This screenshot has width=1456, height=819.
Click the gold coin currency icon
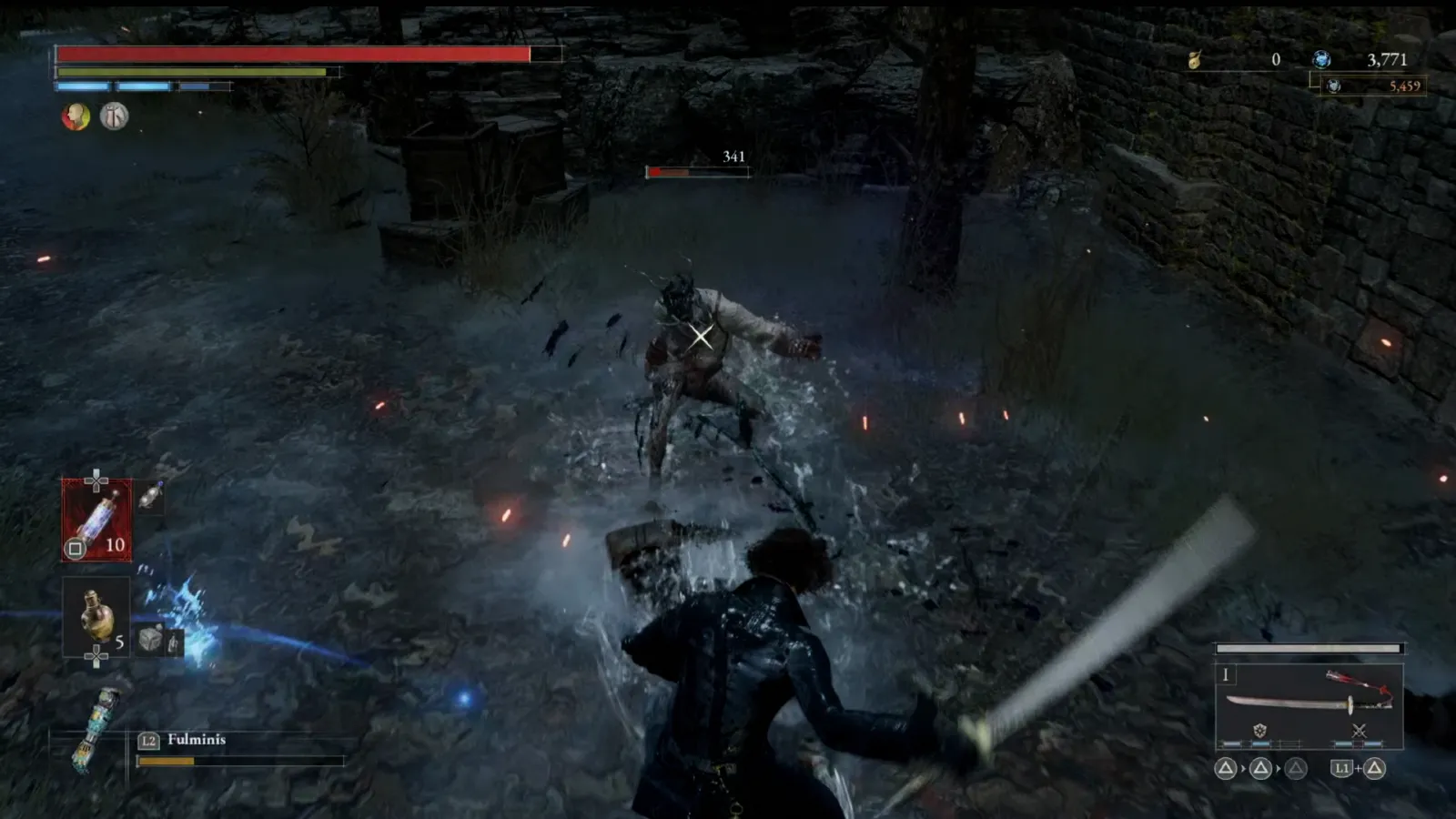pyautogui.click(x=1195, y=60)
